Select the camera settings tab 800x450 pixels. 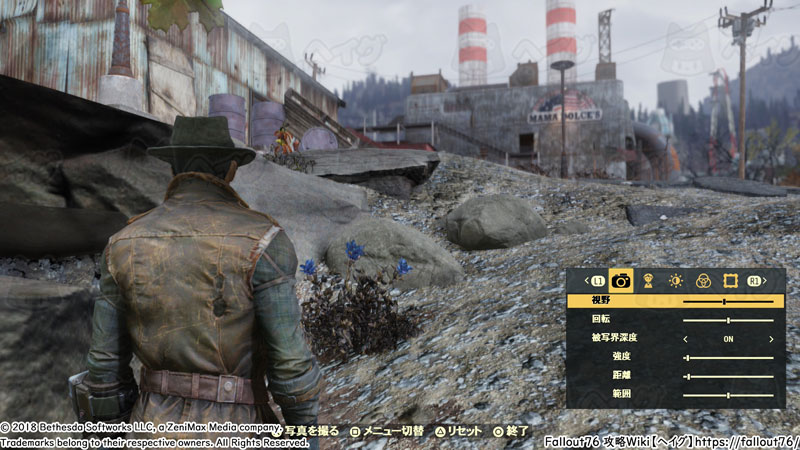621,282
